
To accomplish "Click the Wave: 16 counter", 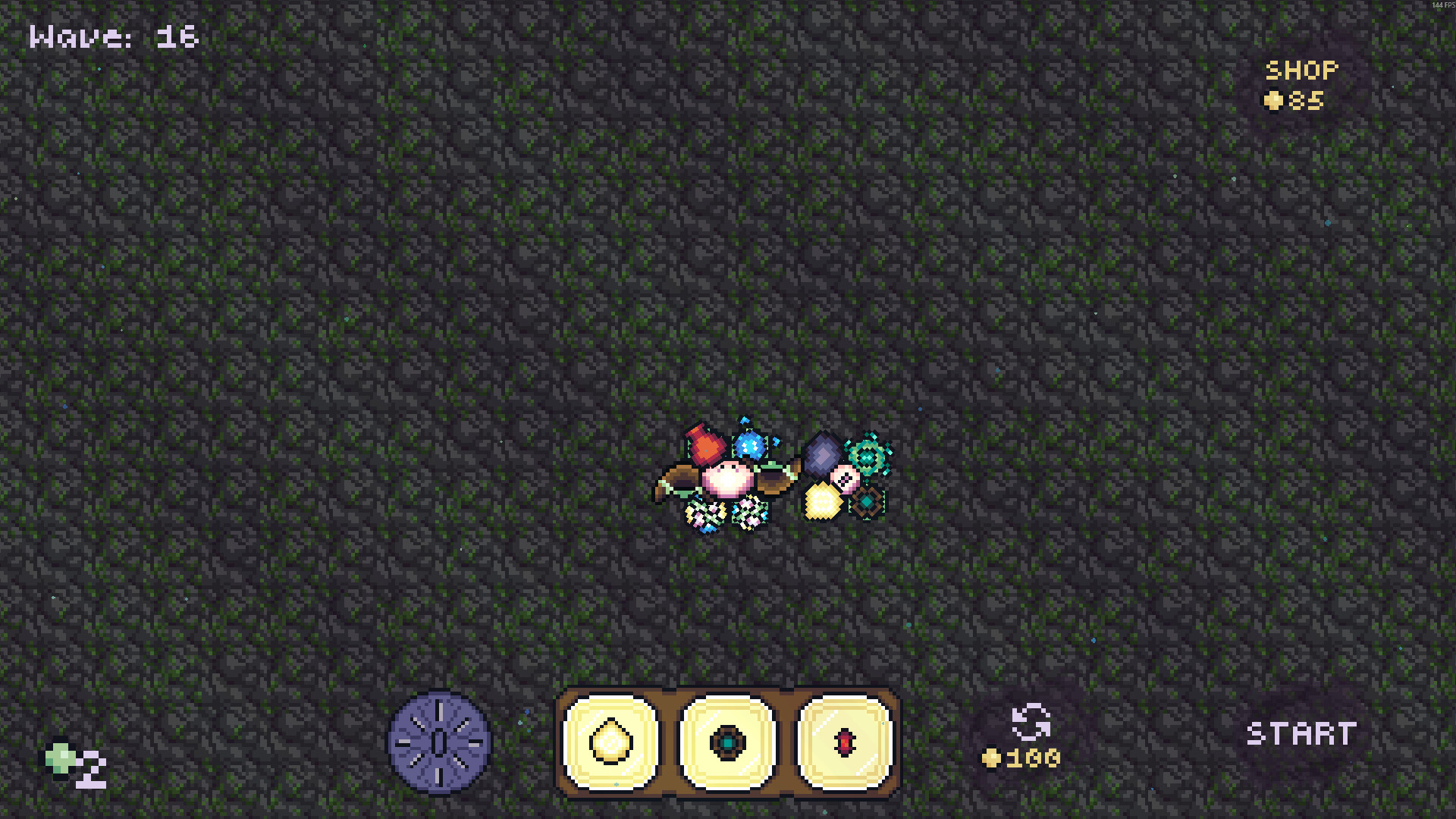I will [x=112, y=36].
